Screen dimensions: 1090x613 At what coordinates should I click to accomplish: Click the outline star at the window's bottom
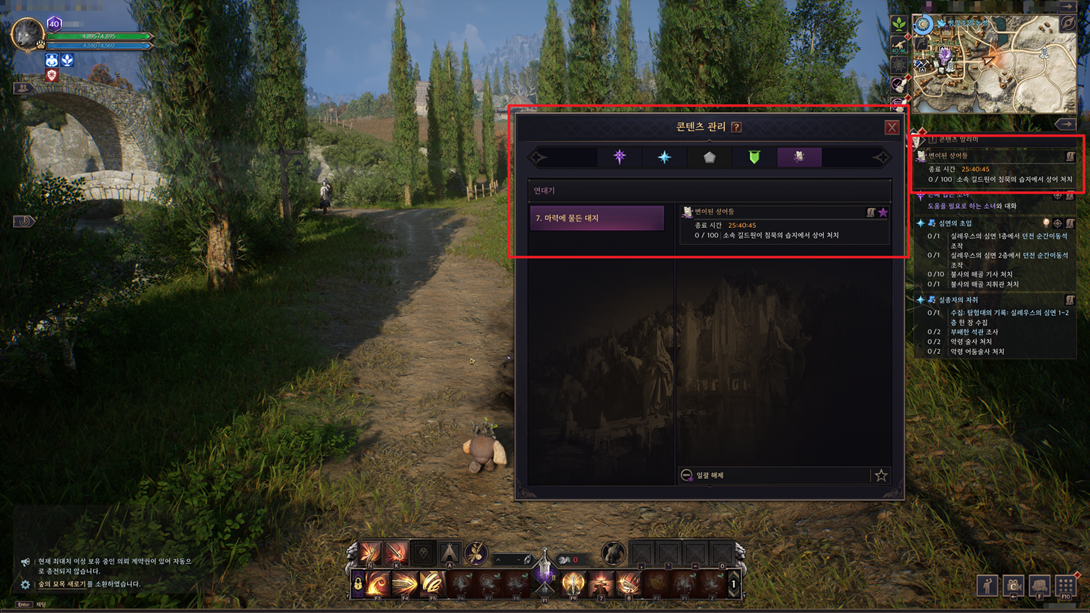[x=881, y=475]
